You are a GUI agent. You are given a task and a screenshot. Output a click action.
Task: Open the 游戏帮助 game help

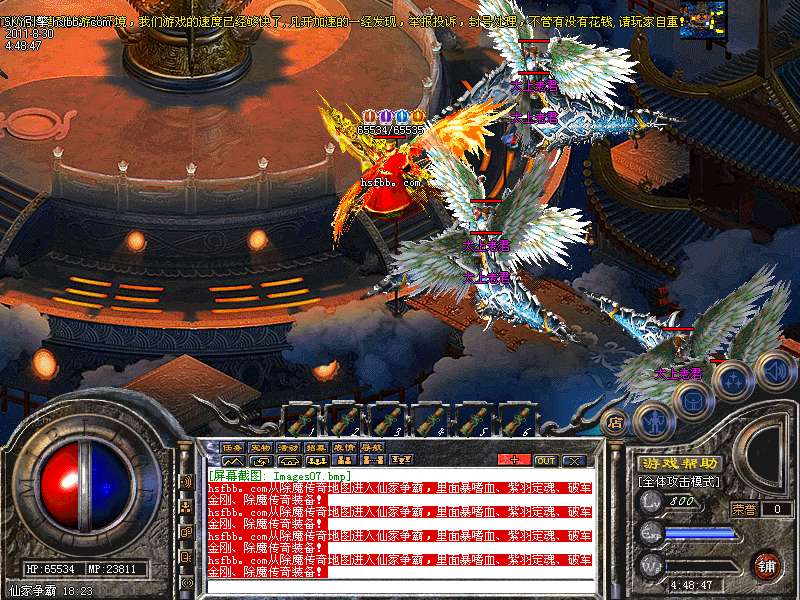point(678,463)
